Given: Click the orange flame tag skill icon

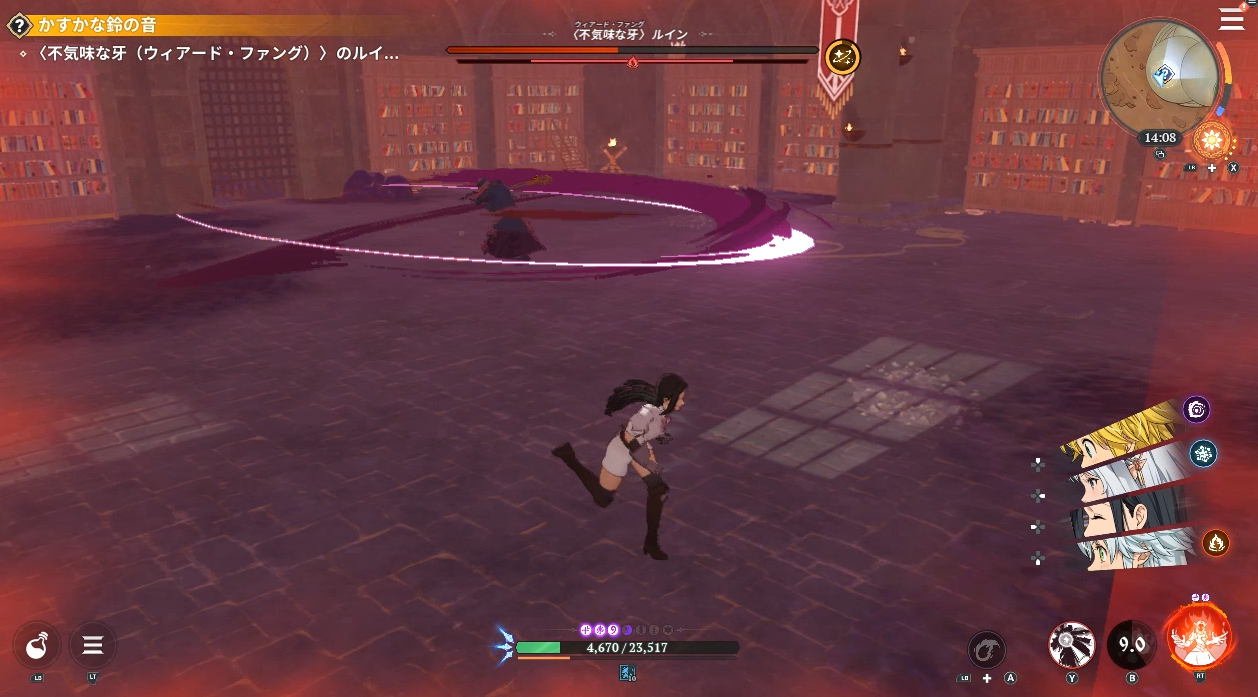Looking at the screenshot, I should click(x=1215, y=542).
